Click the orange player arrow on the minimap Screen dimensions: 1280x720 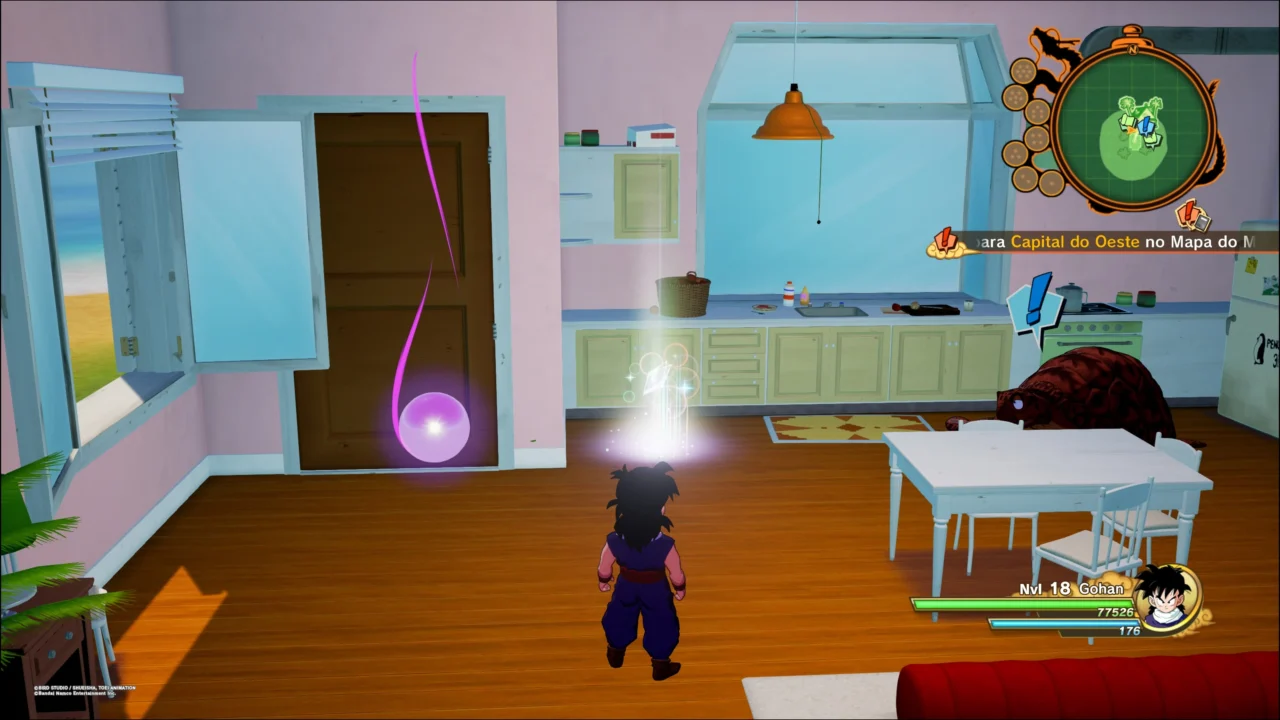pyautogui.click(x=1131, y=132)
